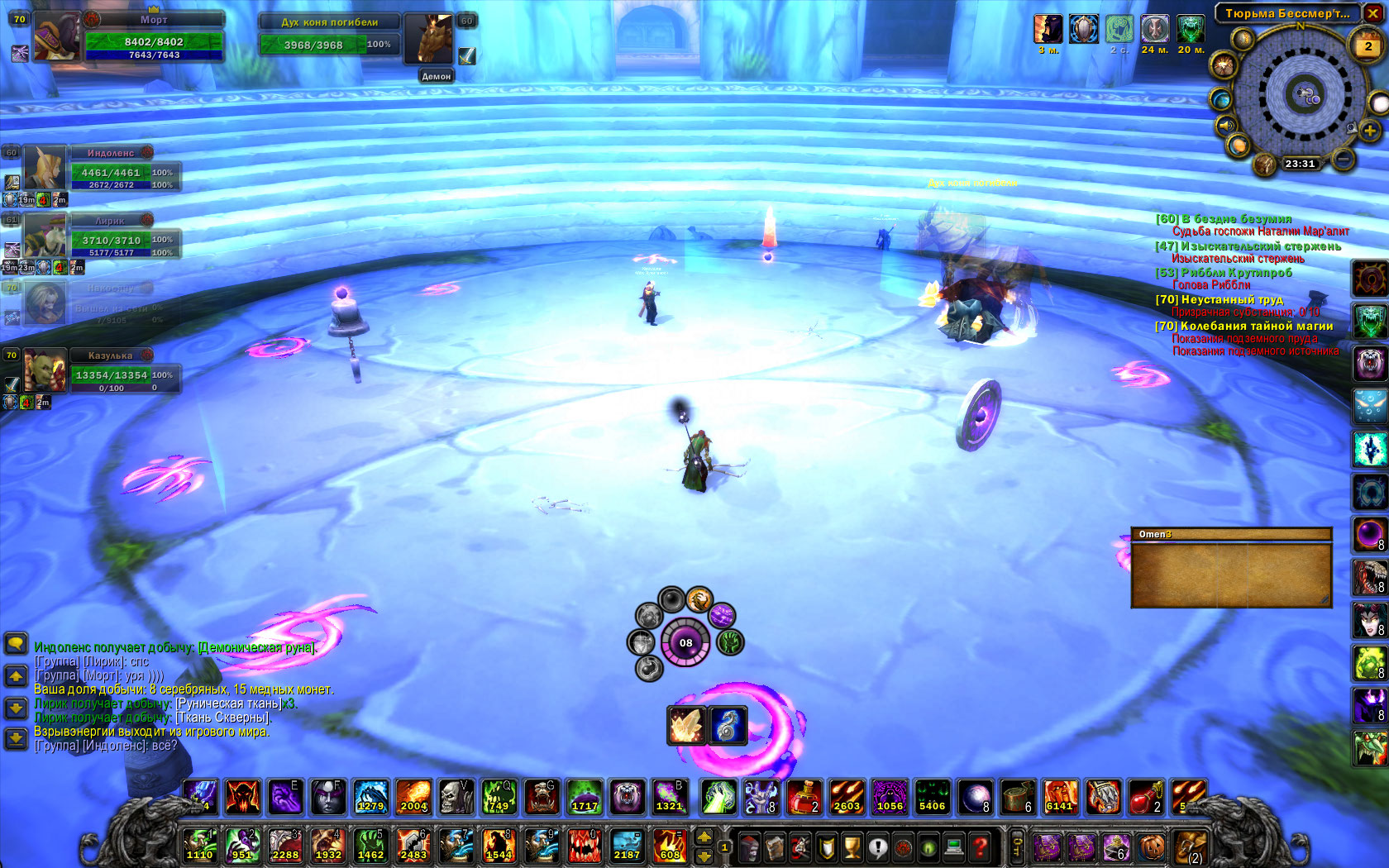Open the pumpkin bag slot

(x=1153, y=847)
